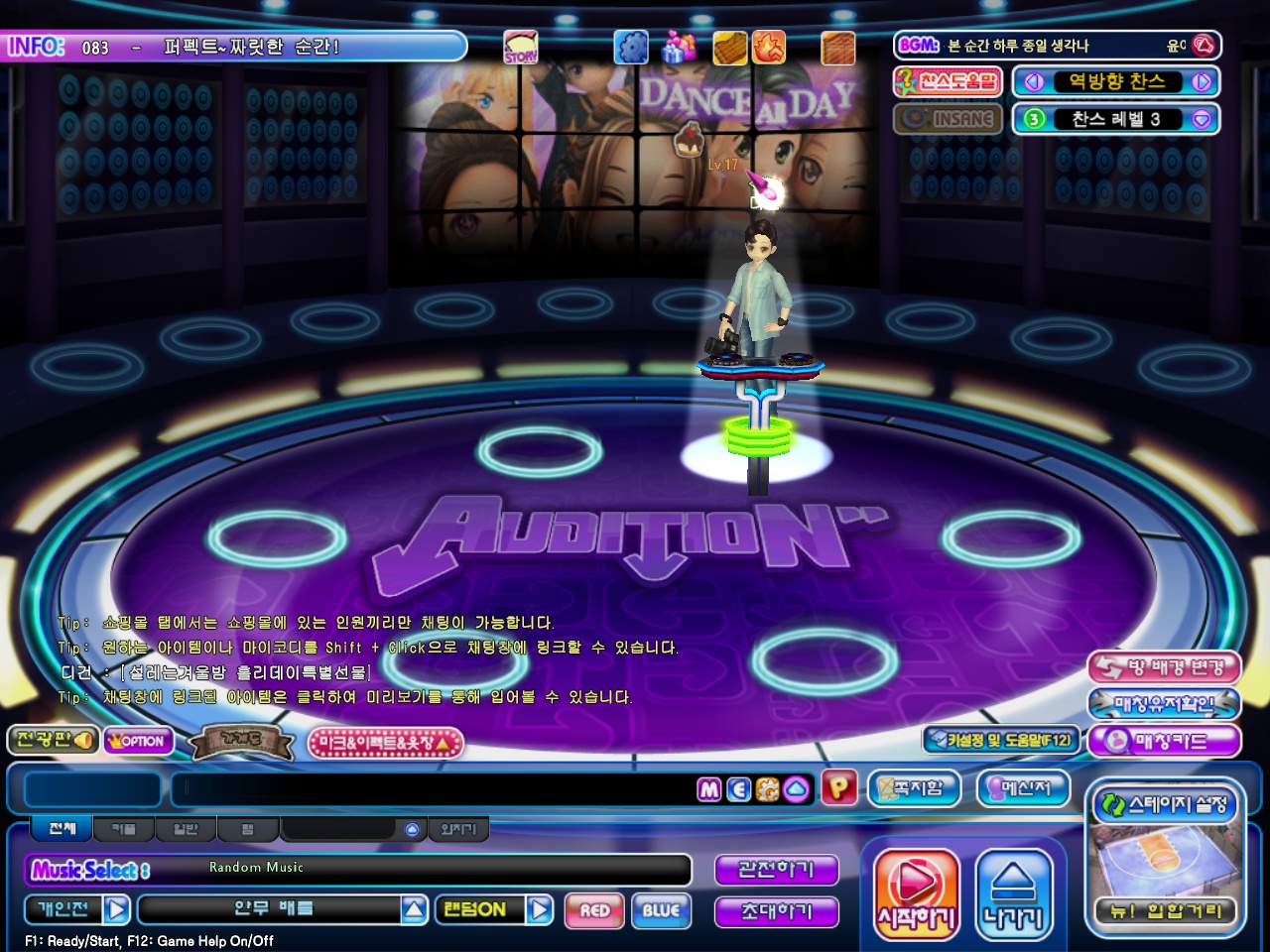Open the 메신저 messenger
The image size is (1270, 952).
tap(1024, 788)
